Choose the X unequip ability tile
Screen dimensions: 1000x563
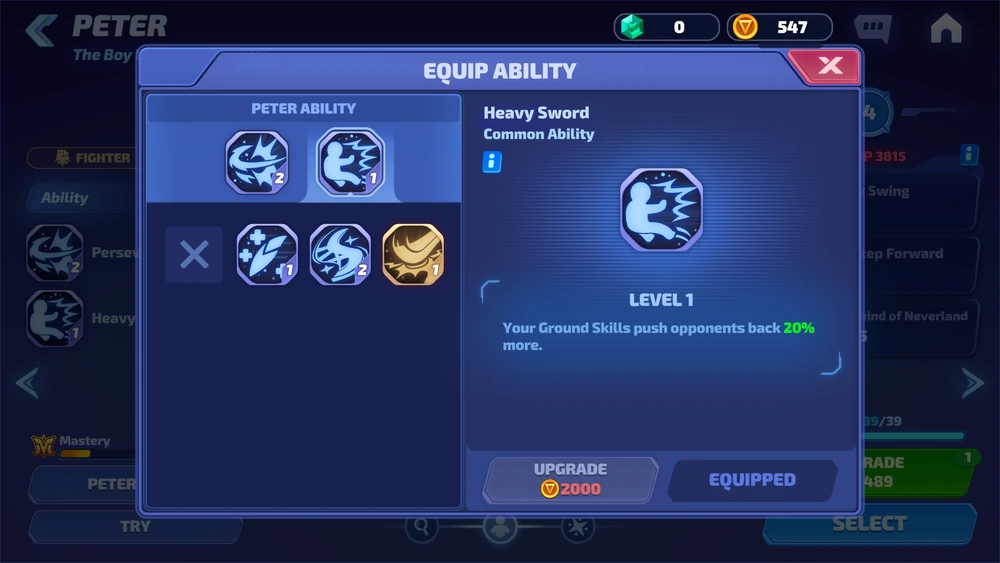194,254
